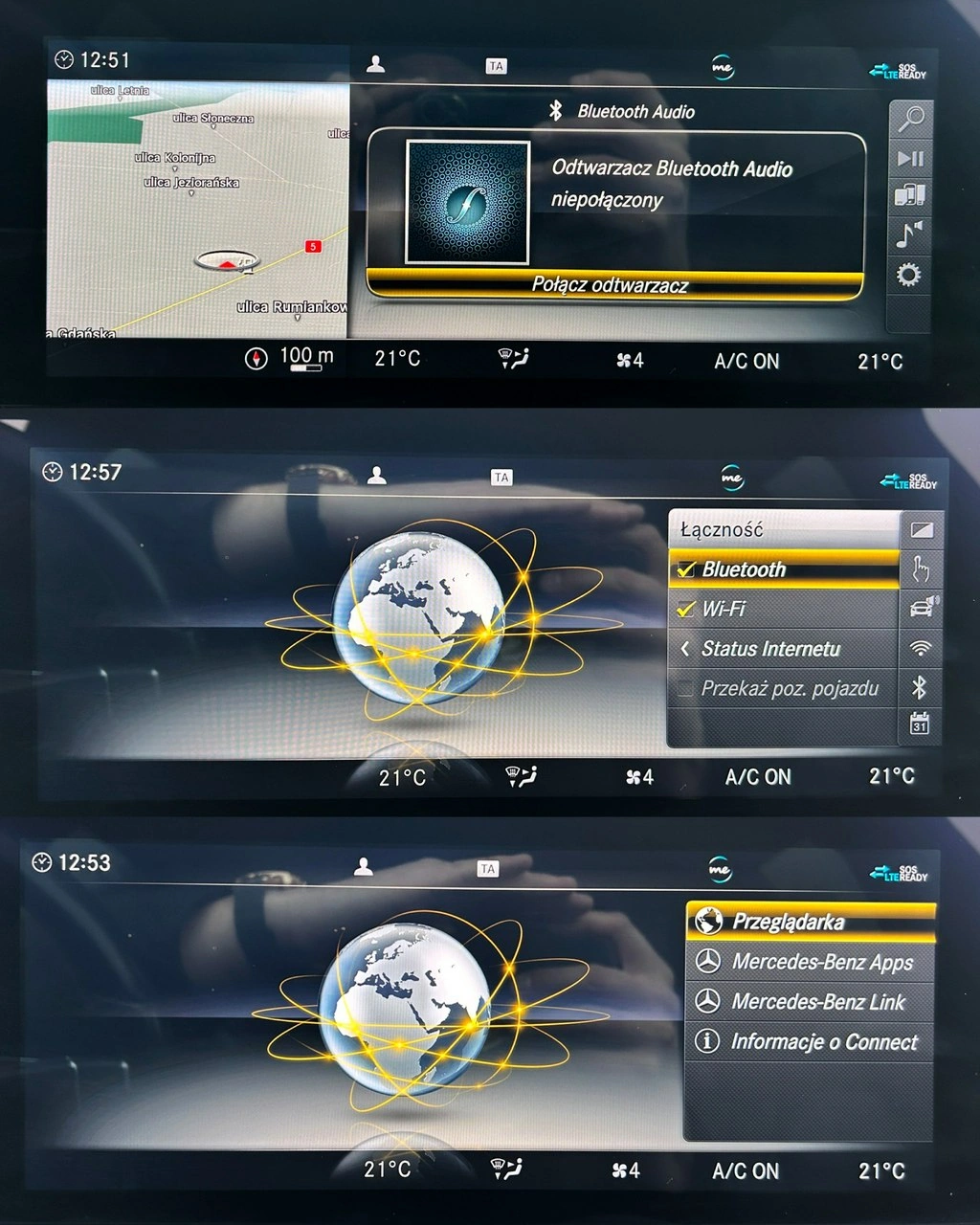980x1225 pixels.
Task: Open the magnifying glass search icon
Action: click(909, 119)
